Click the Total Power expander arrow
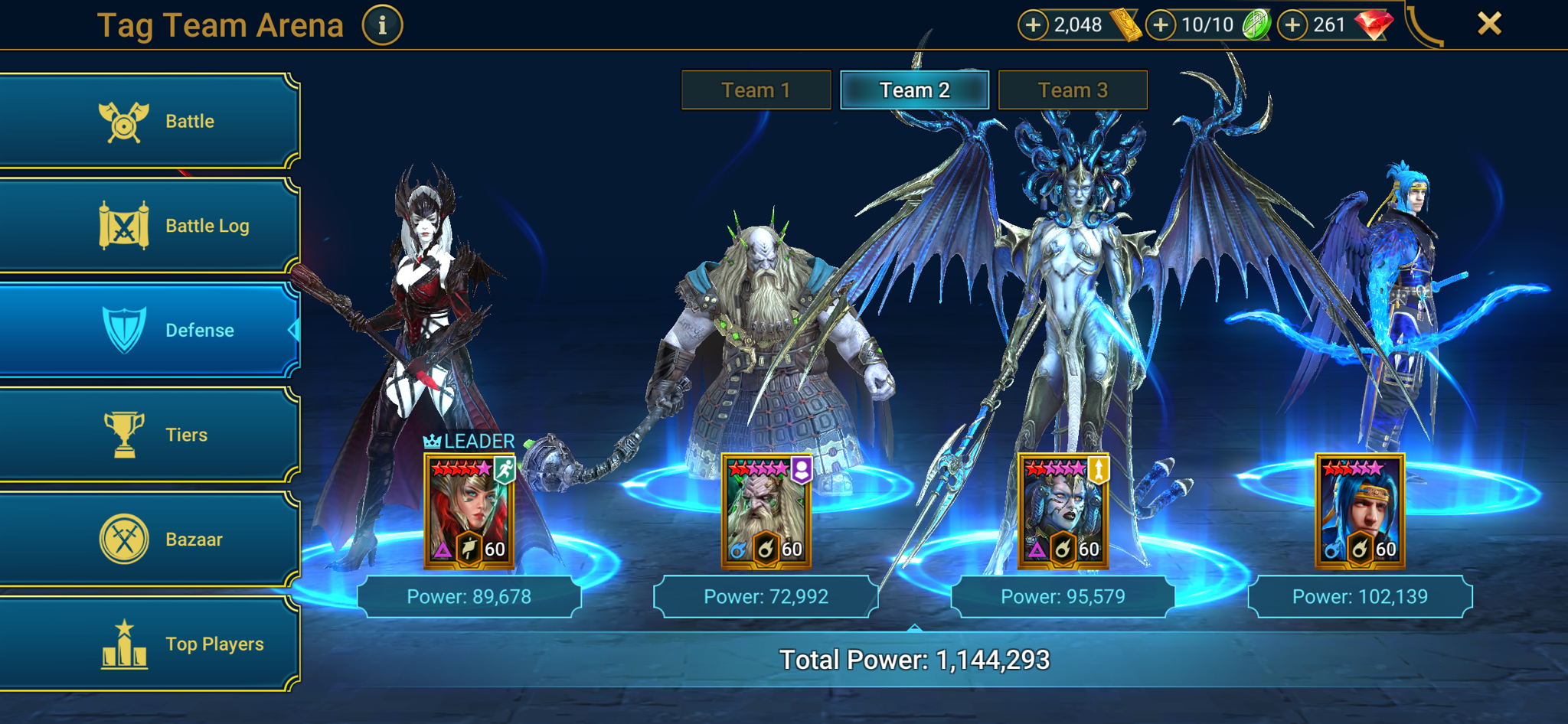The width and height of the screenshot is (1568, 724). [x=914, y=628]
